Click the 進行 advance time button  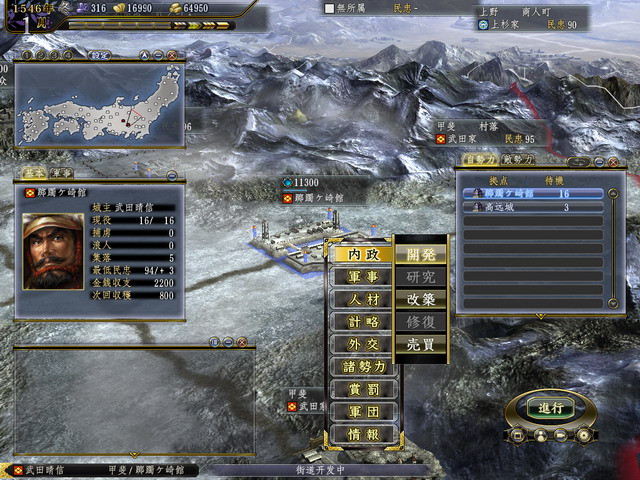point(551,408)
